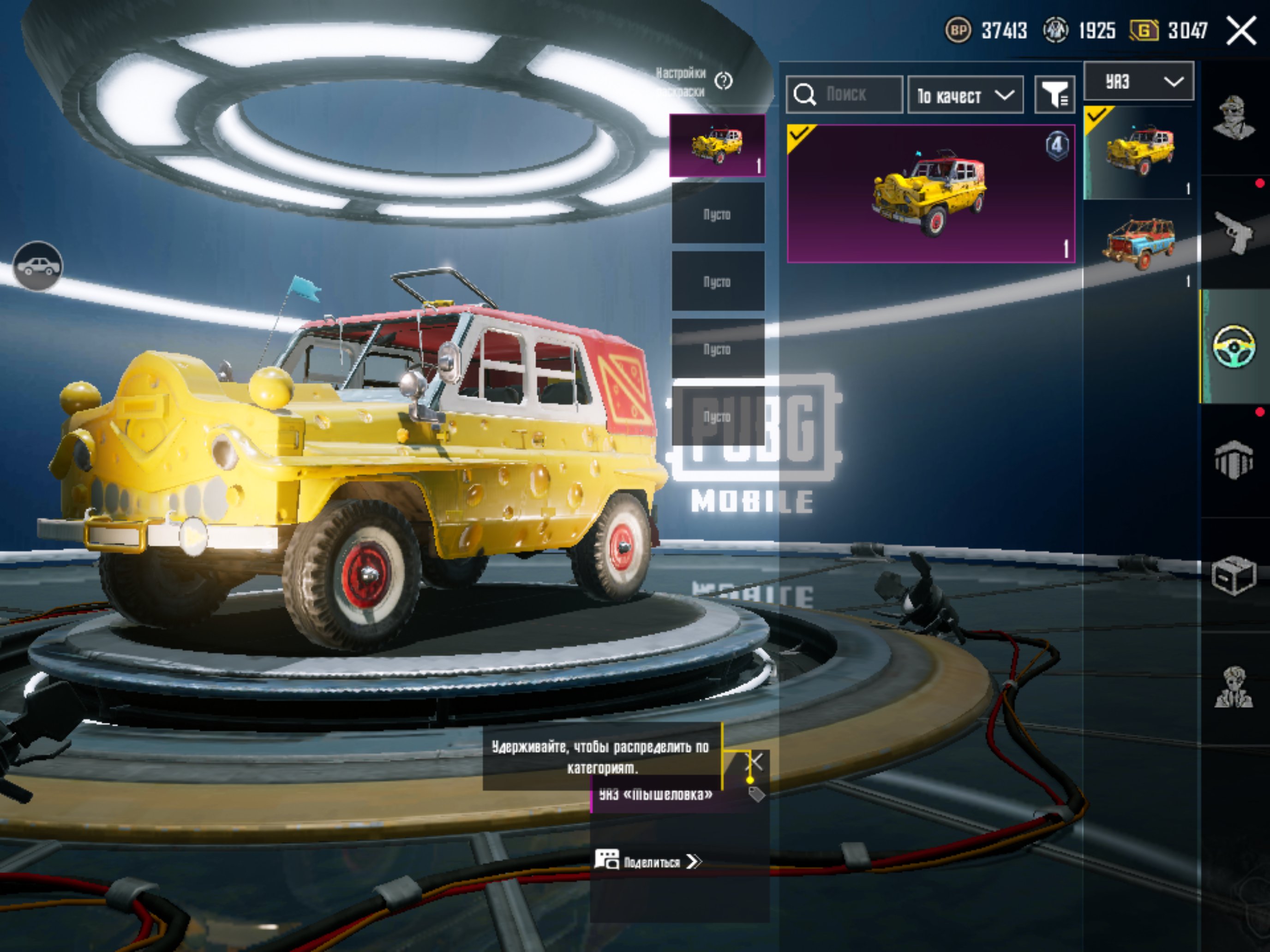Switch to the pistol weapon skins tab

[1234, 232]
